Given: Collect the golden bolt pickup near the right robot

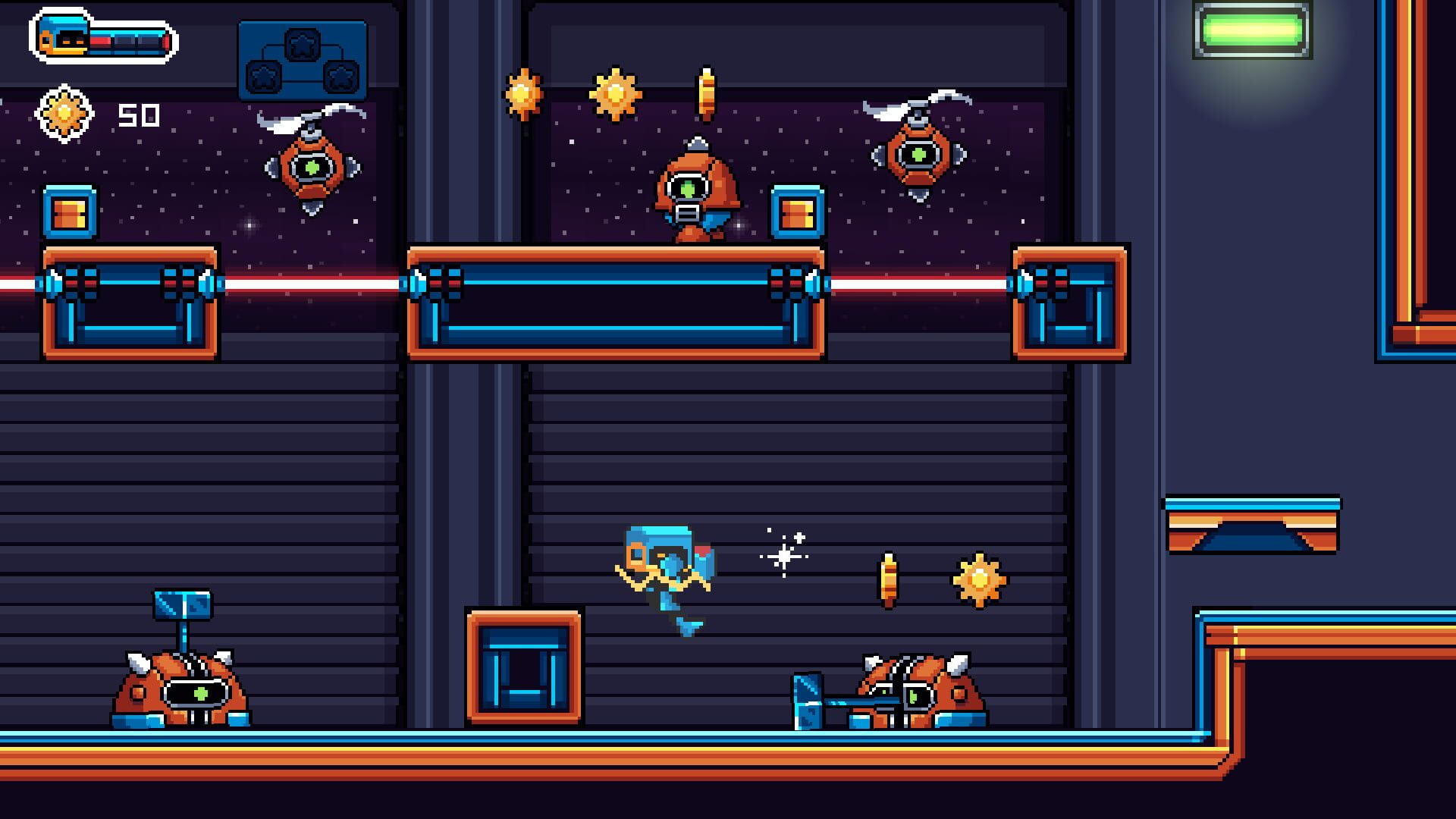Looking at the screenshot, I should coord(889,579).
